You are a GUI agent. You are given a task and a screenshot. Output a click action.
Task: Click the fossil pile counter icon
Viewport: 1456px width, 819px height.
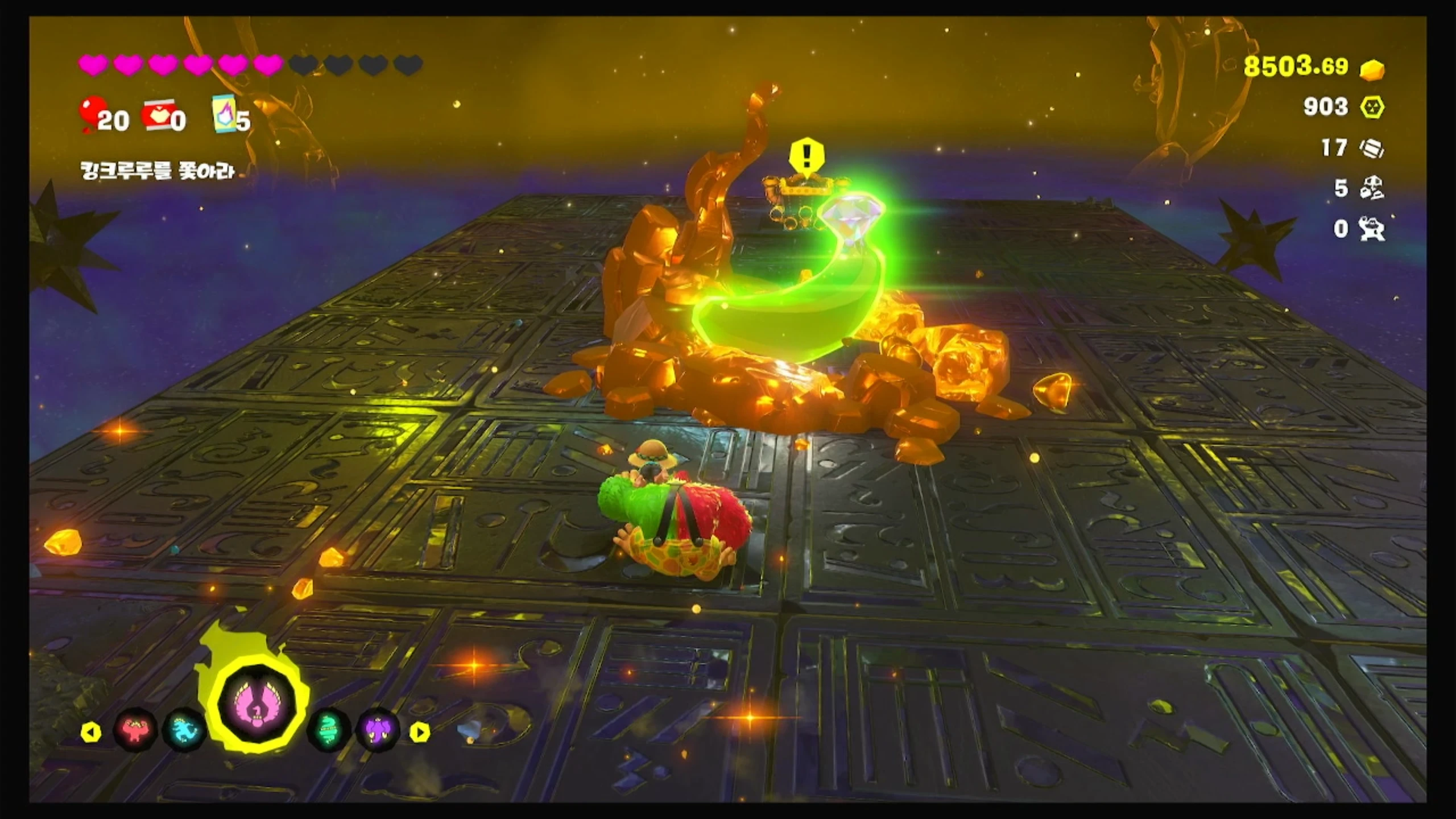pos(1372,188)
